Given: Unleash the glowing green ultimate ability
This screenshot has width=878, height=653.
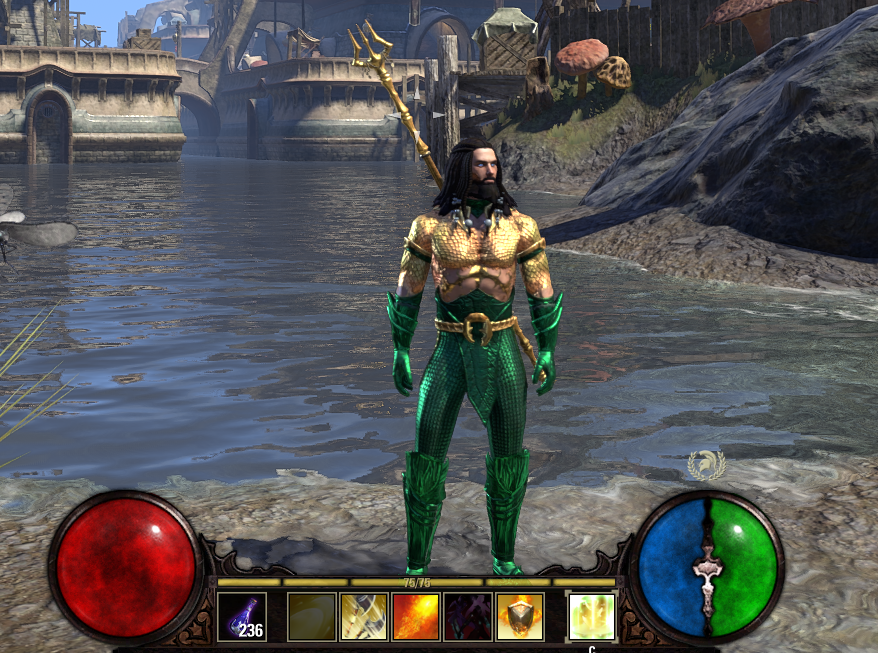Looking at the screenshot, I should [x=592, y=617].
